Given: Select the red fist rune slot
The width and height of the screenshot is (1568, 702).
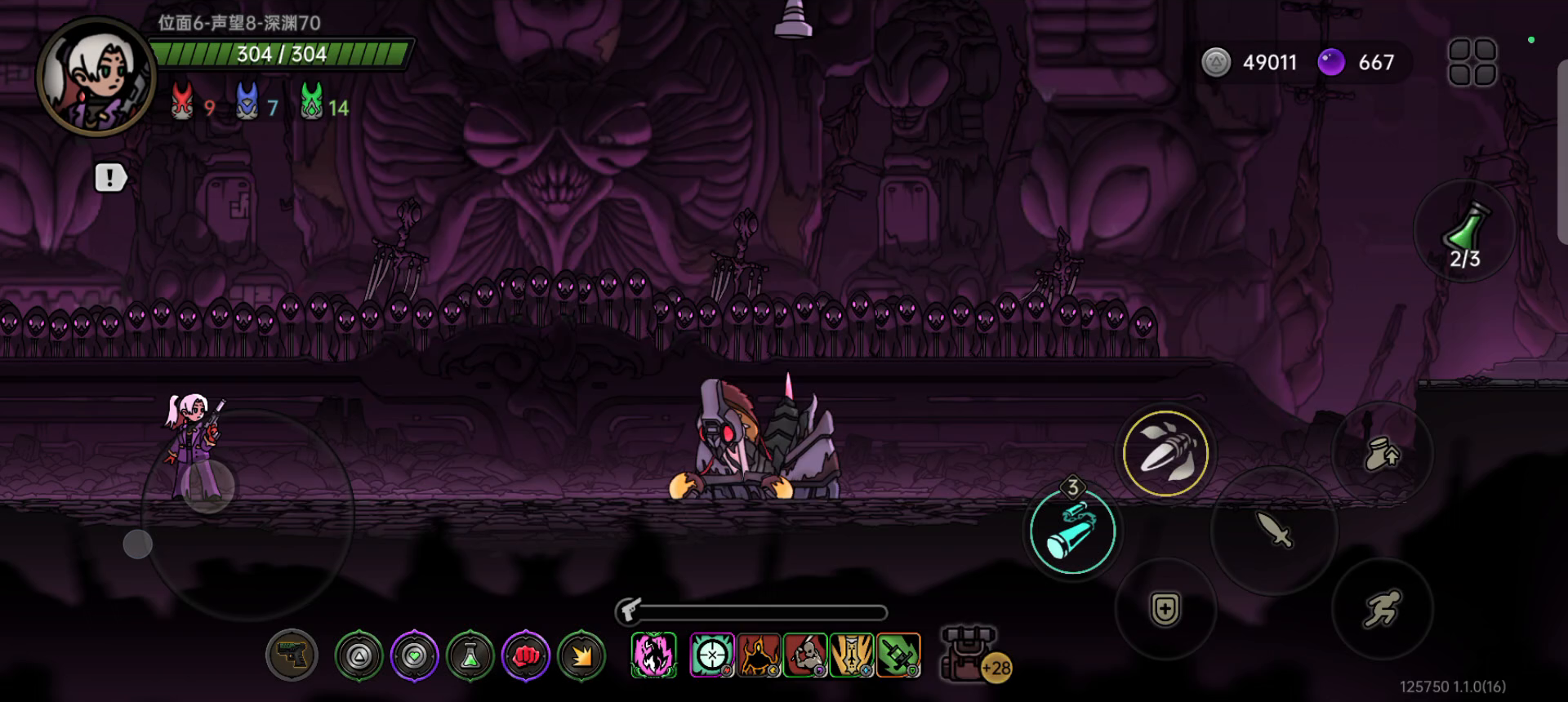Looking at the screenshot, I should [x=526, y=655].
